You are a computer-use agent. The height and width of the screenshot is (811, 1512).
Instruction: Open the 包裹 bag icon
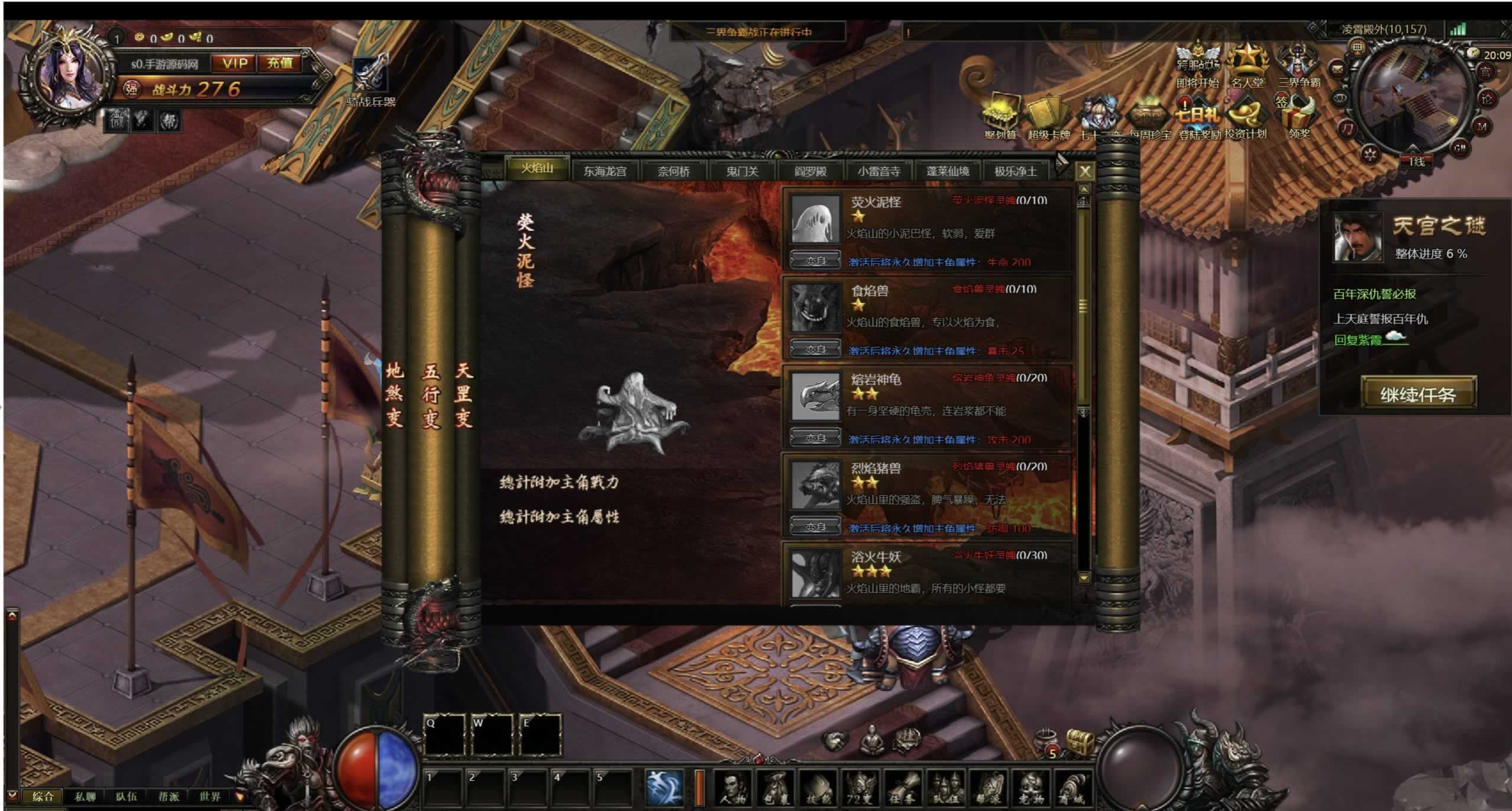point(775,789)
